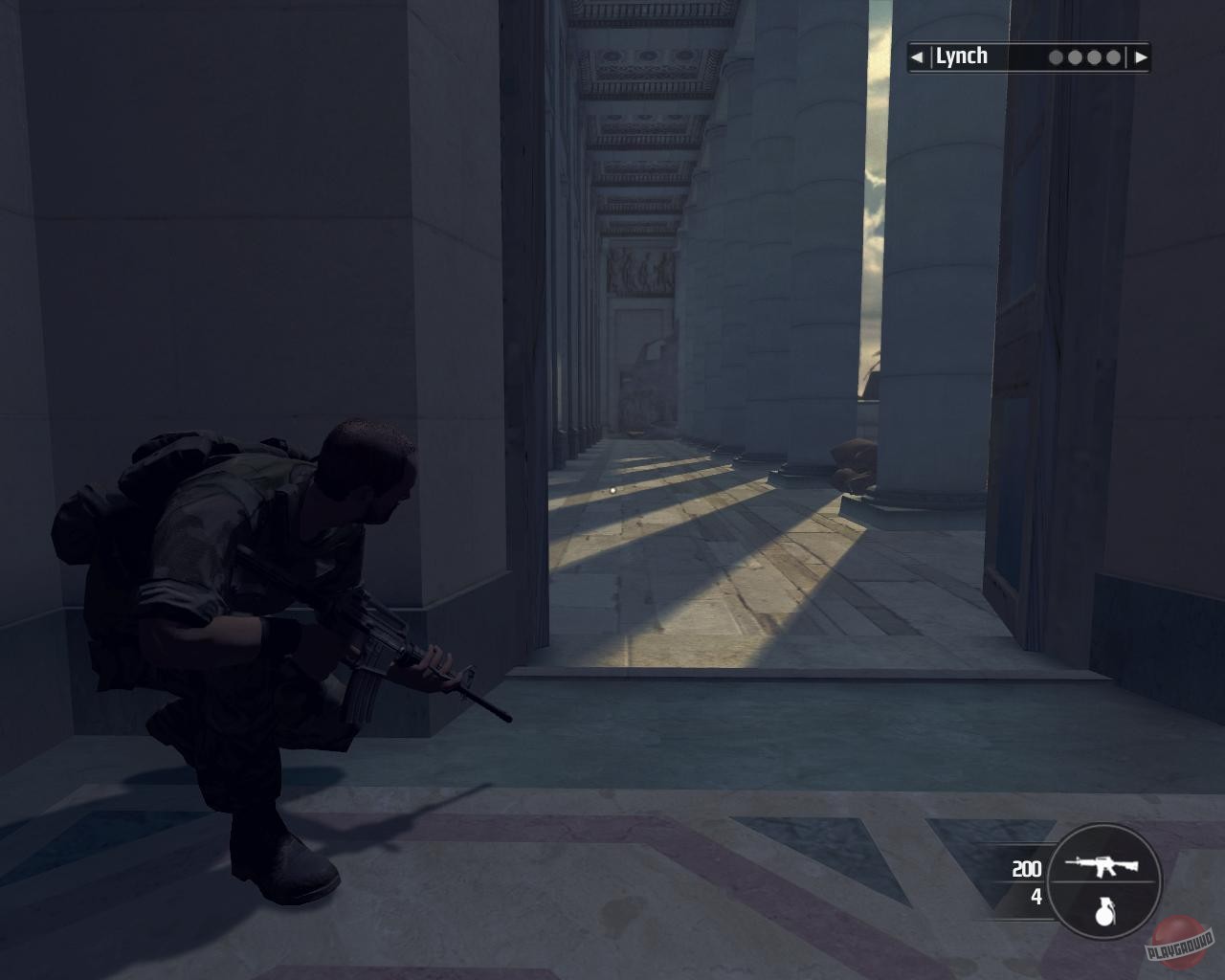Click the left arrow to cycle squad member
1225x980 pixels.
tap(915, 56)
